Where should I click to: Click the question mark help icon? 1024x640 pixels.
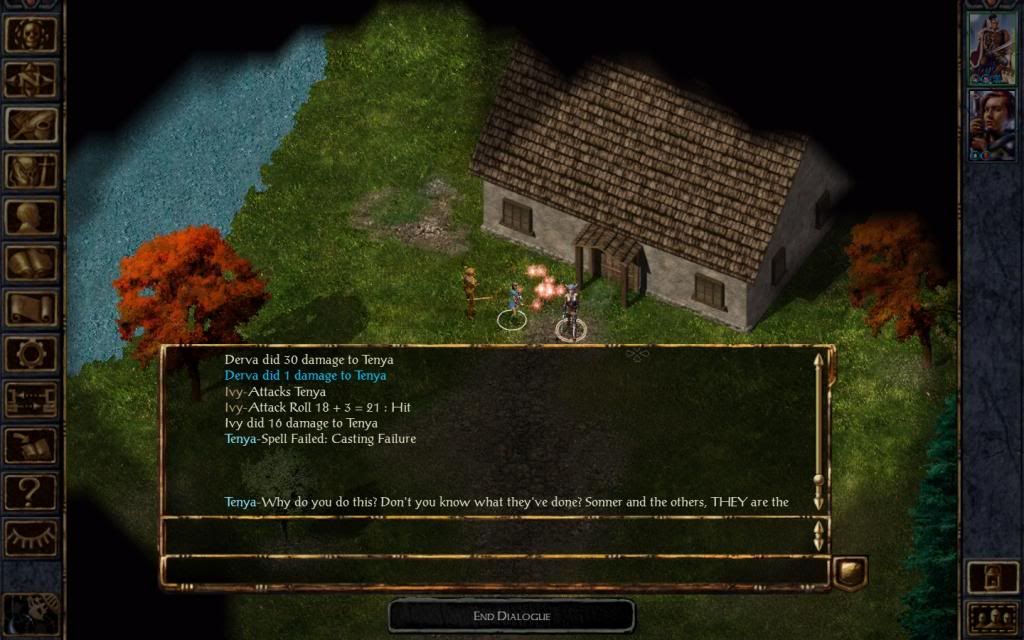tap(31, 491)
